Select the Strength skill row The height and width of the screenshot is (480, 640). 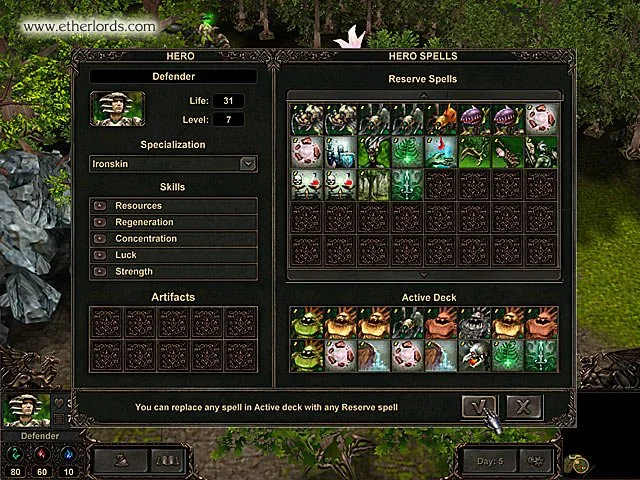click(x=173, y=272)
